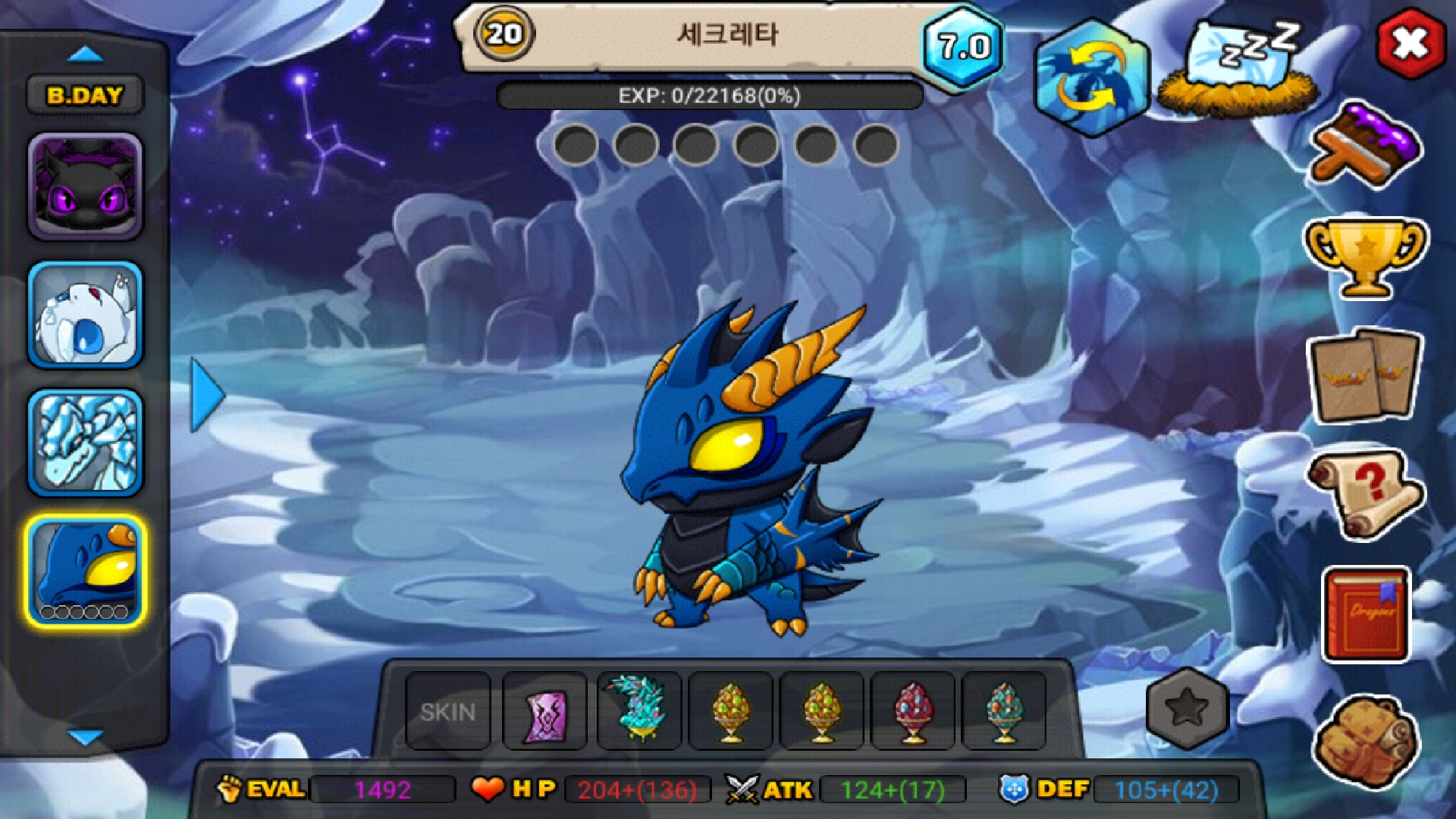Open the SKIN slot
Image resolution: width=1456 pixels, height=819 pixels.
(448, 711)
